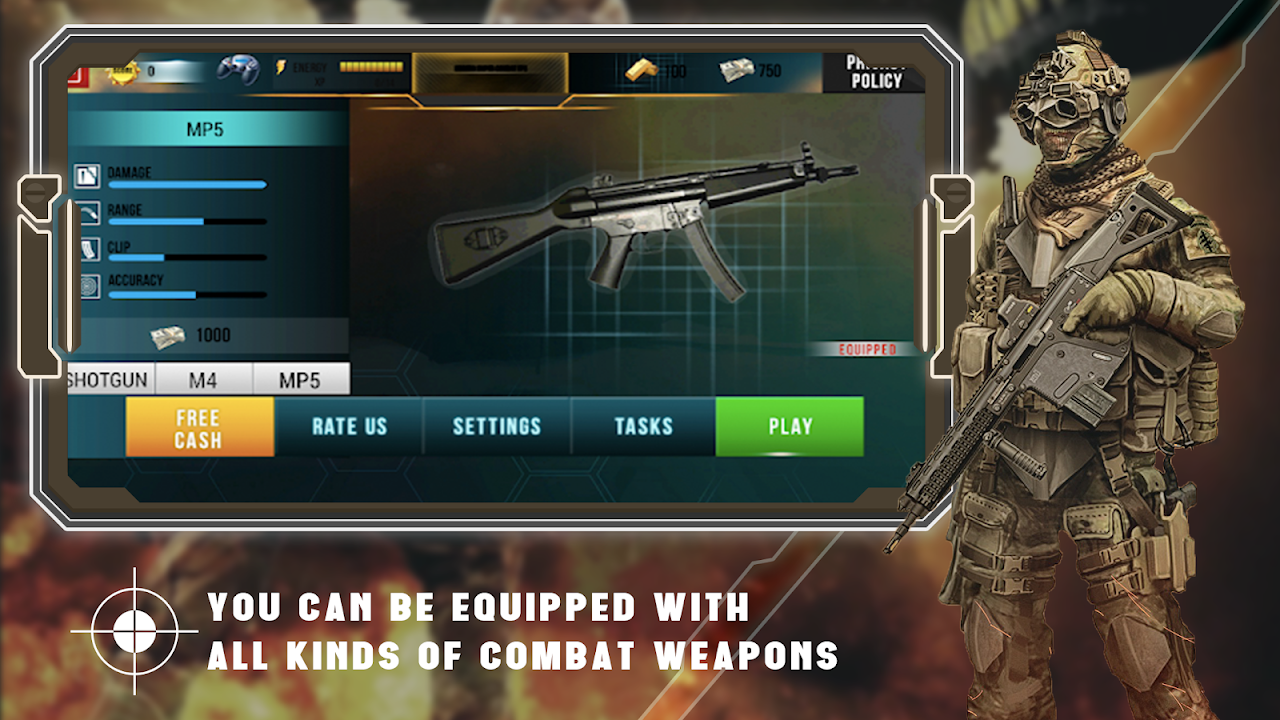Open the Privacy Policy
1280x720 pixels.
click(875, 73)
